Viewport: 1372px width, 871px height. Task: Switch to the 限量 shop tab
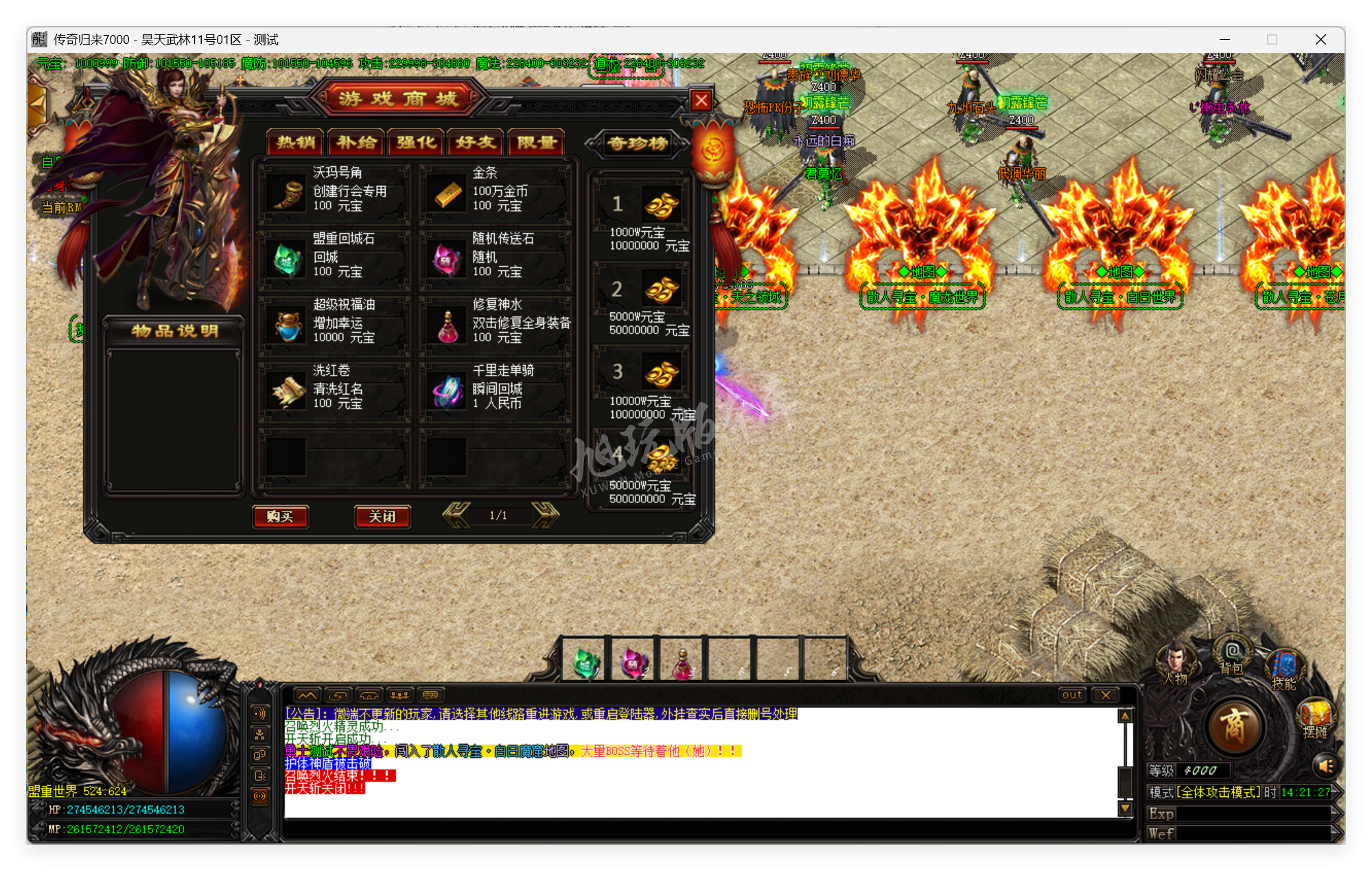coord(535,143)
